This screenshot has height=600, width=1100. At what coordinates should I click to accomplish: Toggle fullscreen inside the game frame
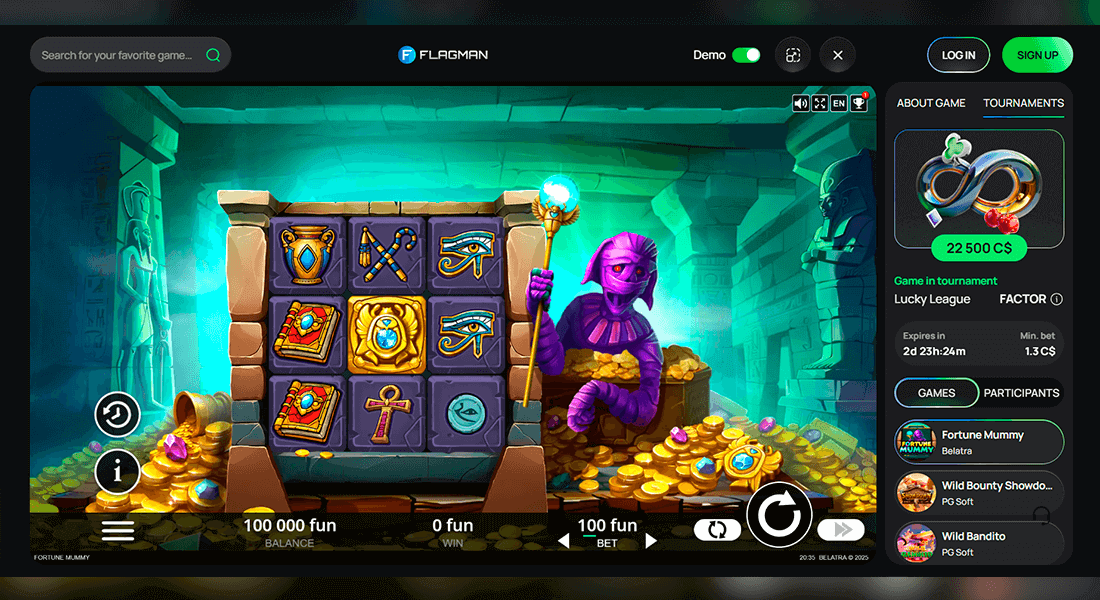click(x=820, y=103)
